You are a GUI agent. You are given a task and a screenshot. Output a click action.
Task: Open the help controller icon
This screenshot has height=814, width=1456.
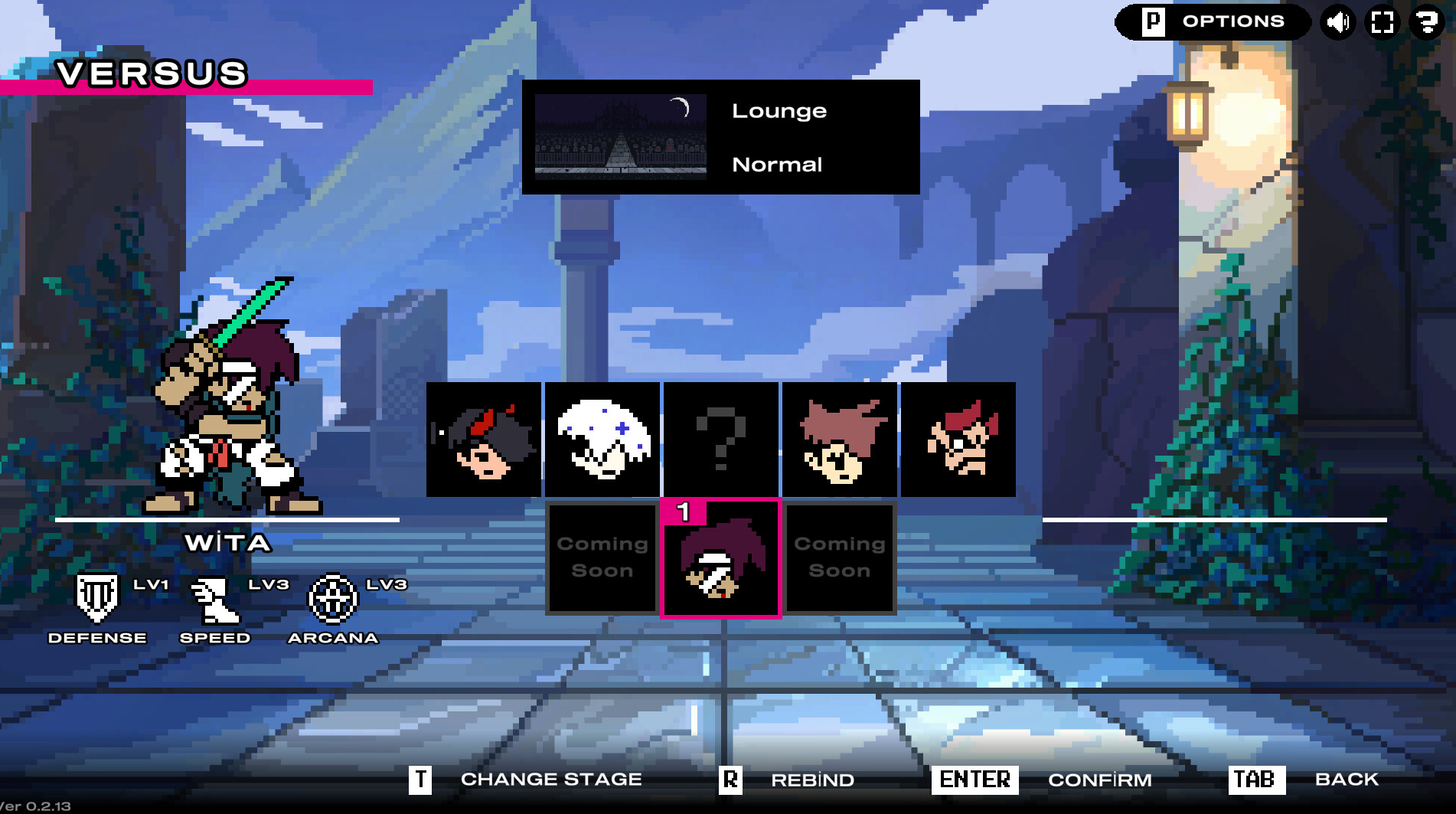point(1427,21)
